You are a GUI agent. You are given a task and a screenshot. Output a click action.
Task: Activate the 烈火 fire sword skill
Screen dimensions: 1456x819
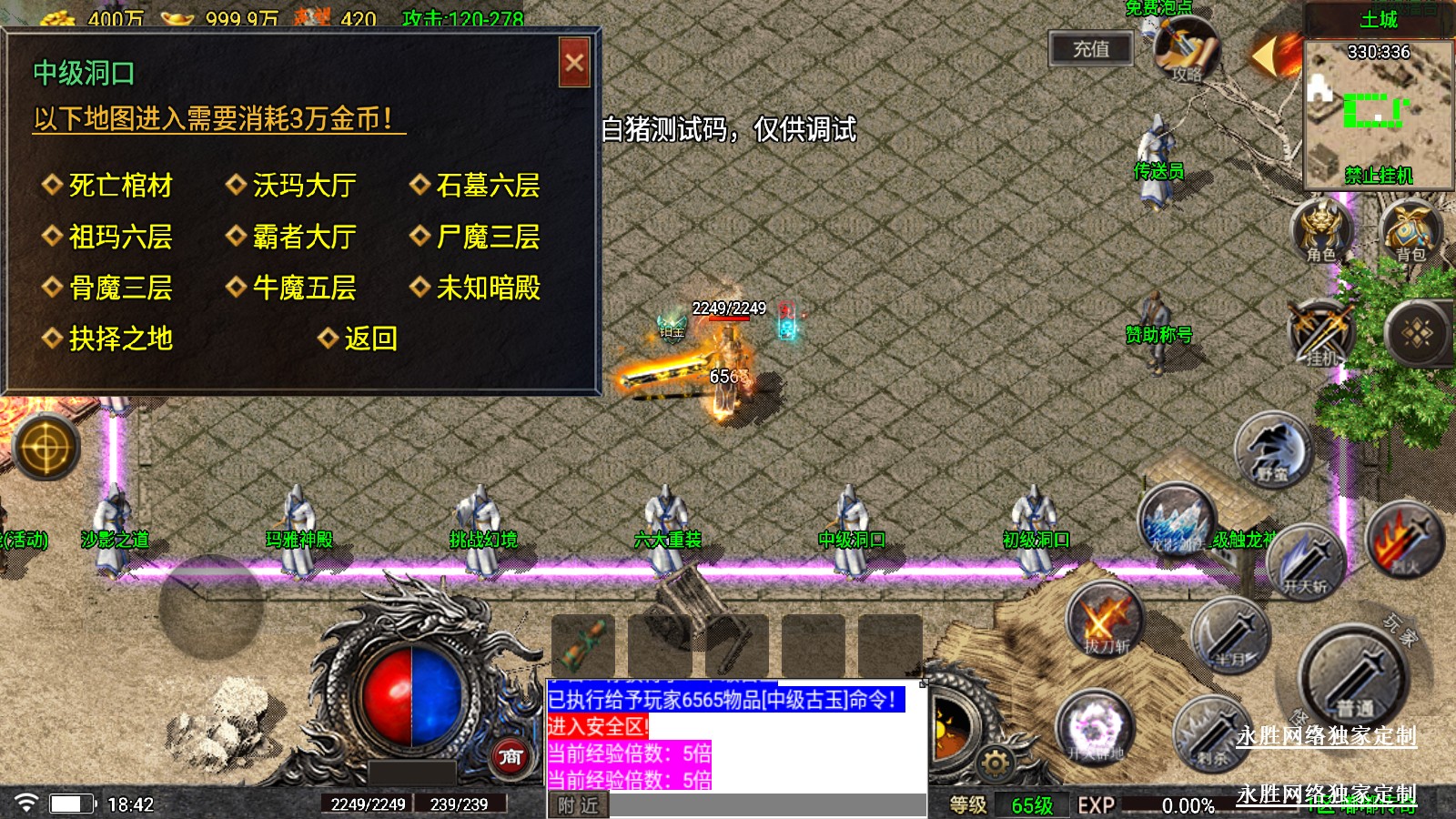(1405, 541)
